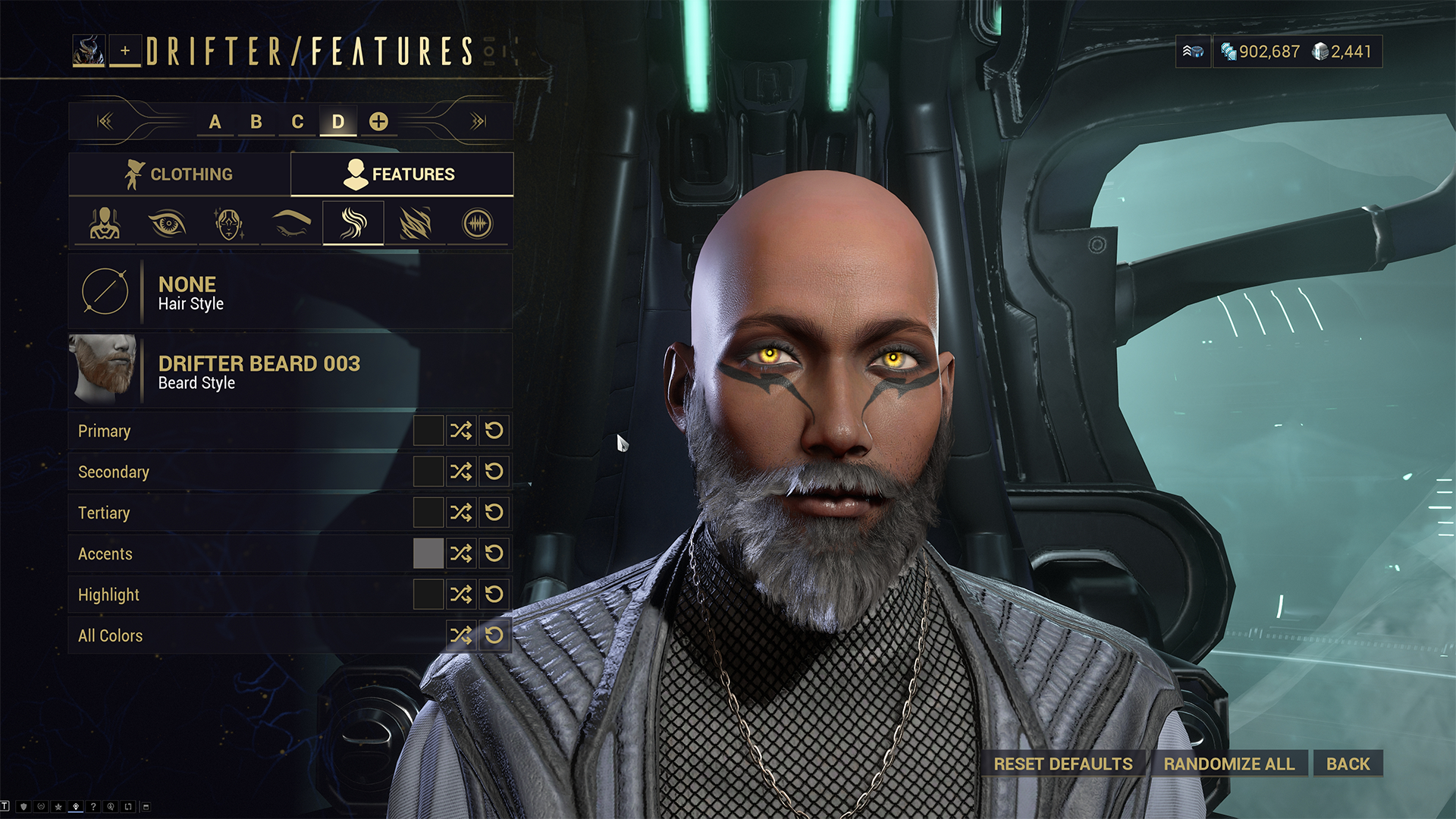The height and width of the screenshot is (819, 1456).
Task: Open the voice waveform category
Action: point(477,224)
